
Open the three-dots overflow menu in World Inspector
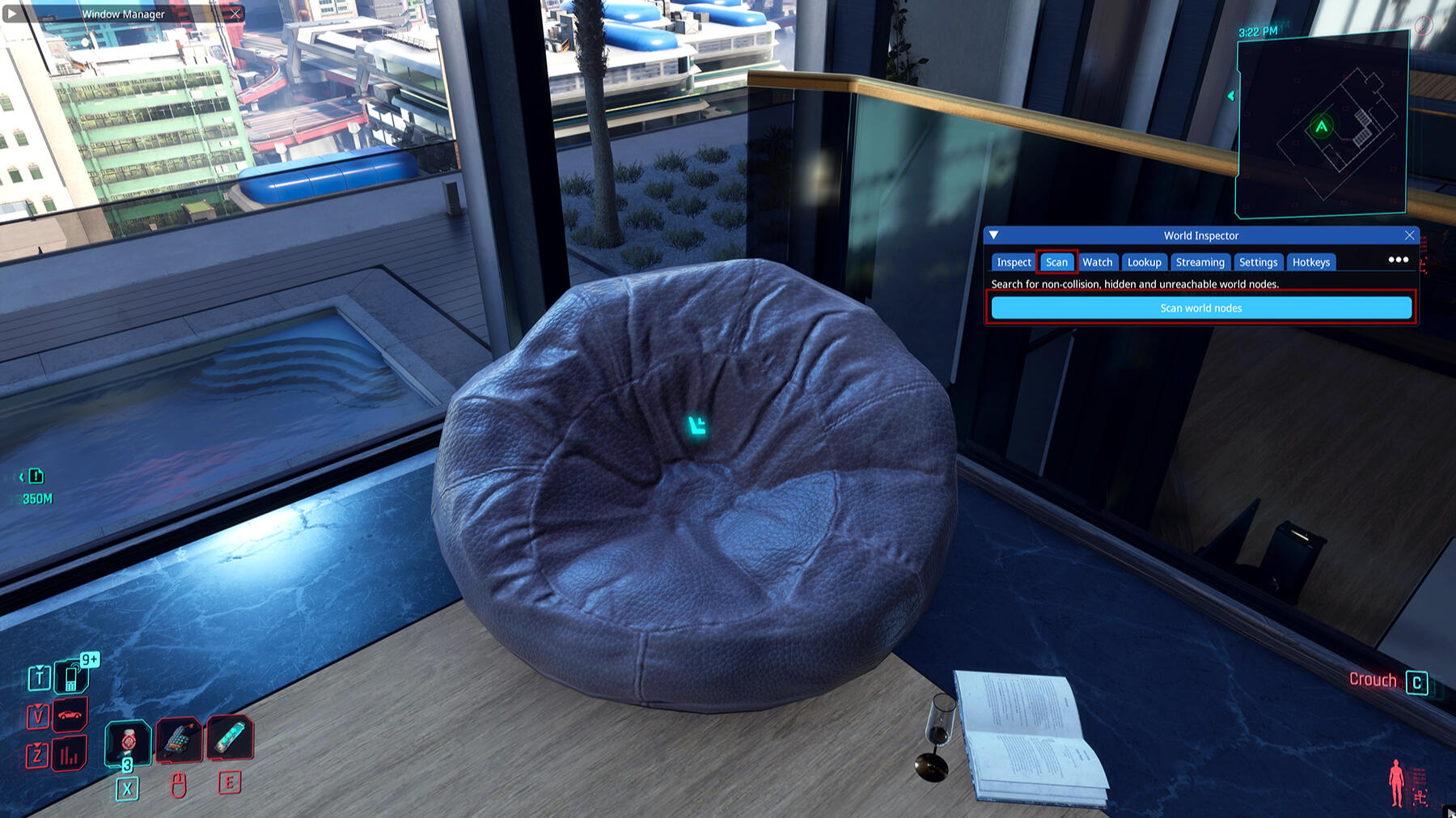tap(1398, 260)
